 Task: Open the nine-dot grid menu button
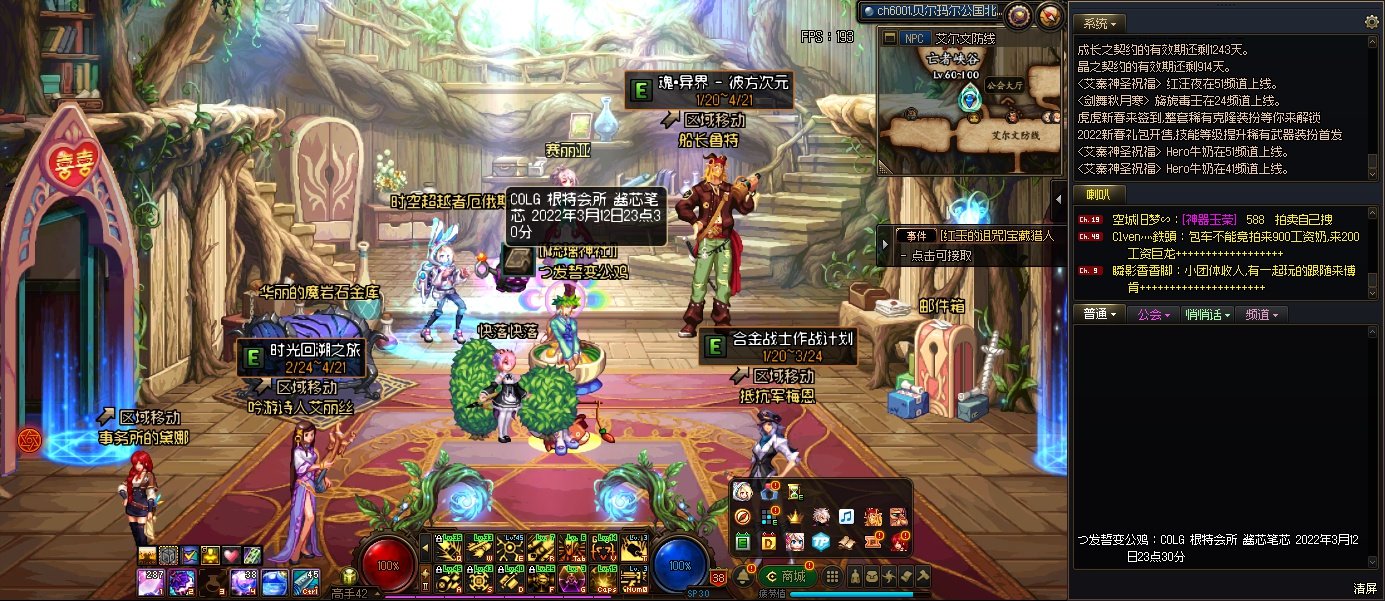pyautogui.click(x=831, y=577)
